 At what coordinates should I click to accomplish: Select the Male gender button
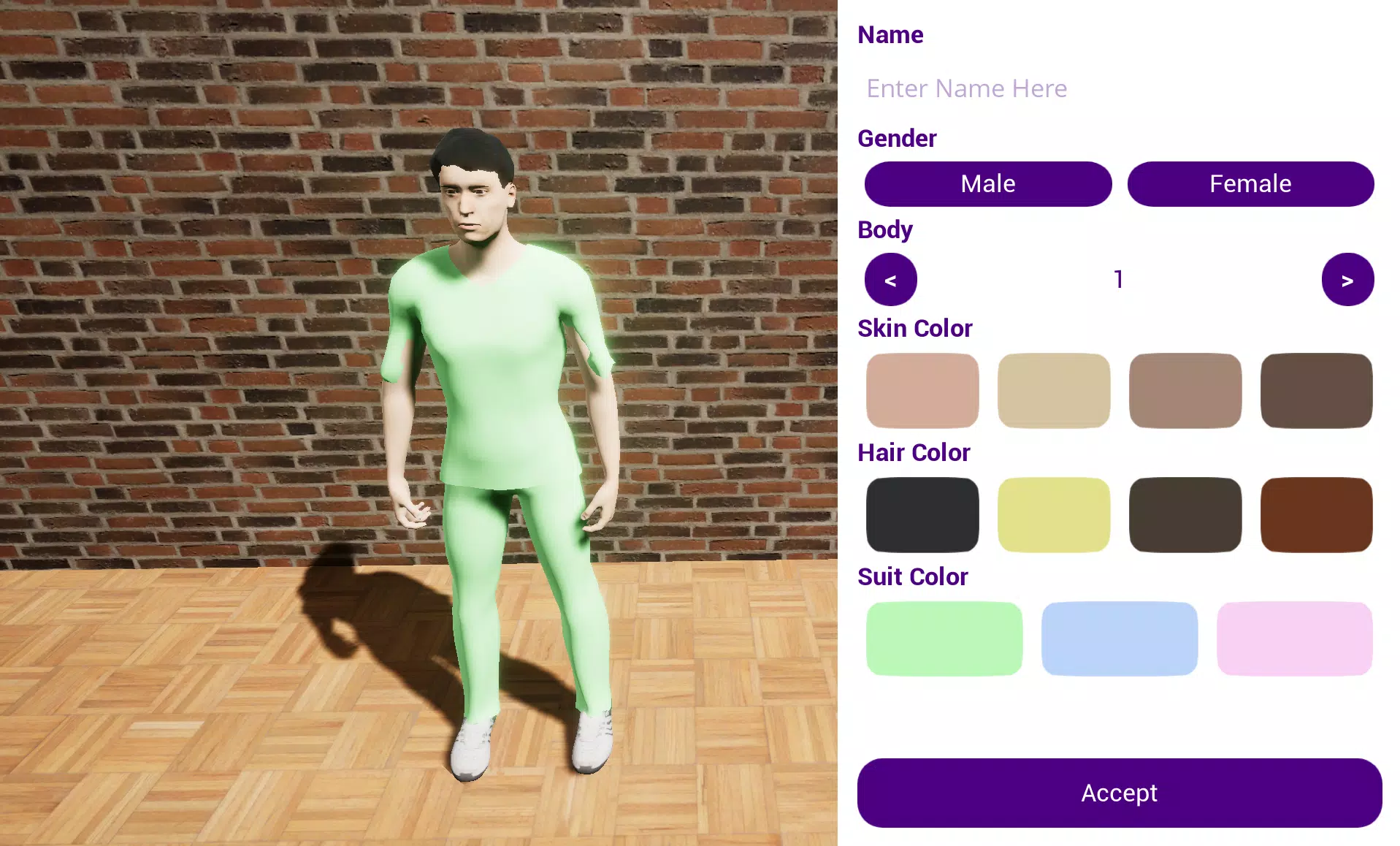point(987,184)
